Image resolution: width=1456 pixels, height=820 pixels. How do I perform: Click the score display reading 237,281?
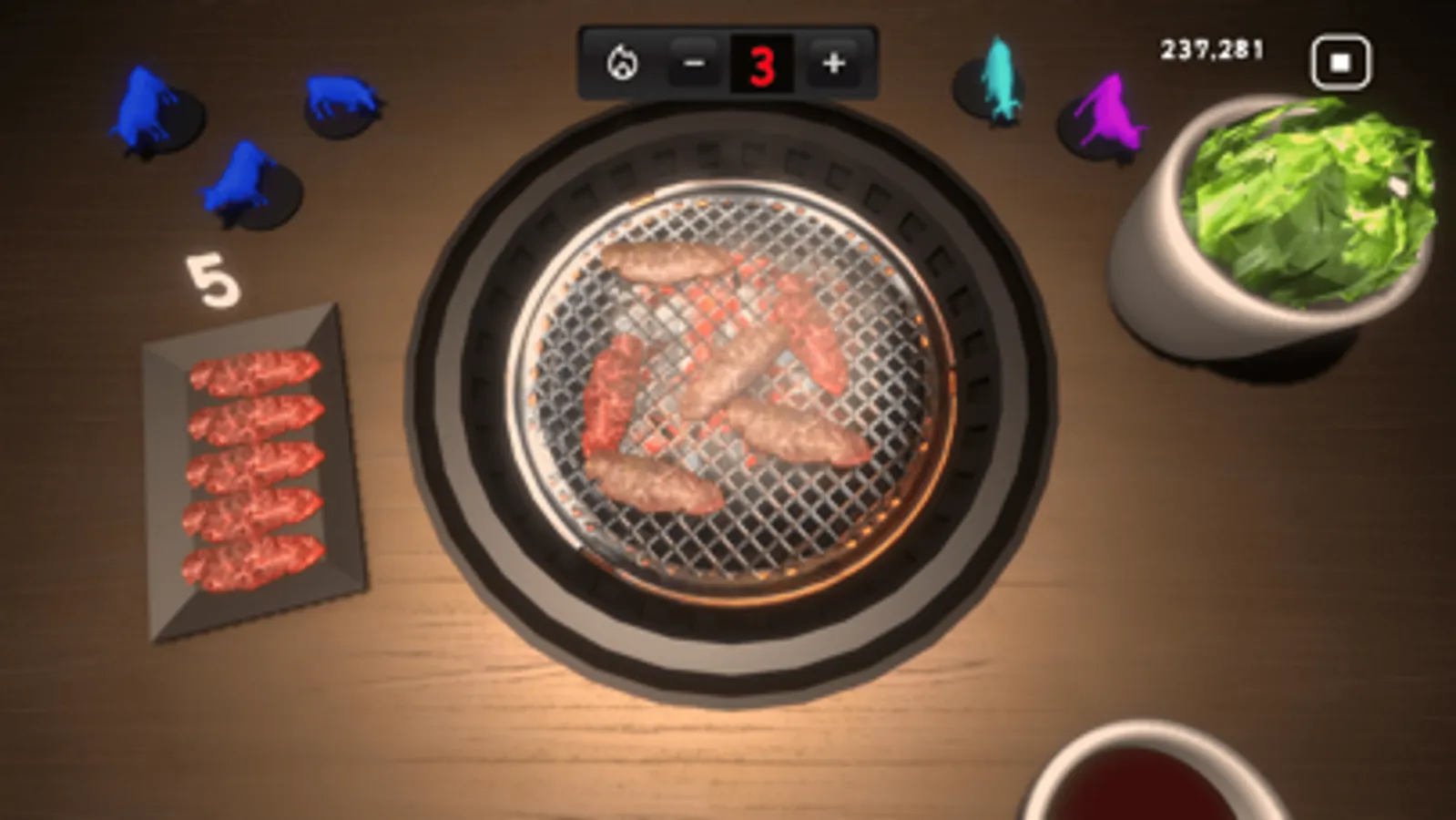tap(1209, 51)
